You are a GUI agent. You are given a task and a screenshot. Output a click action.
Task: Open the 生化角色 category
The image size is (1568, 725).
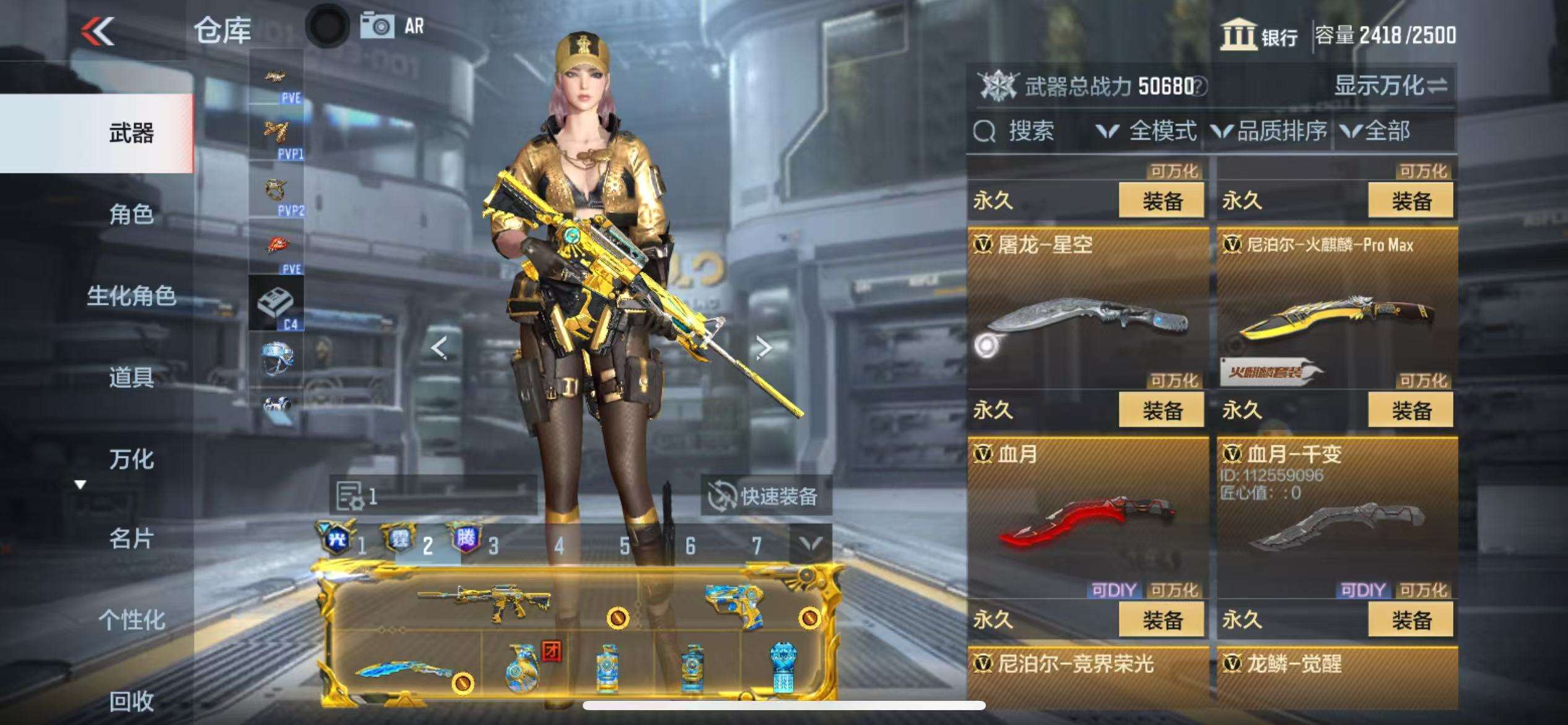(131, 296)
